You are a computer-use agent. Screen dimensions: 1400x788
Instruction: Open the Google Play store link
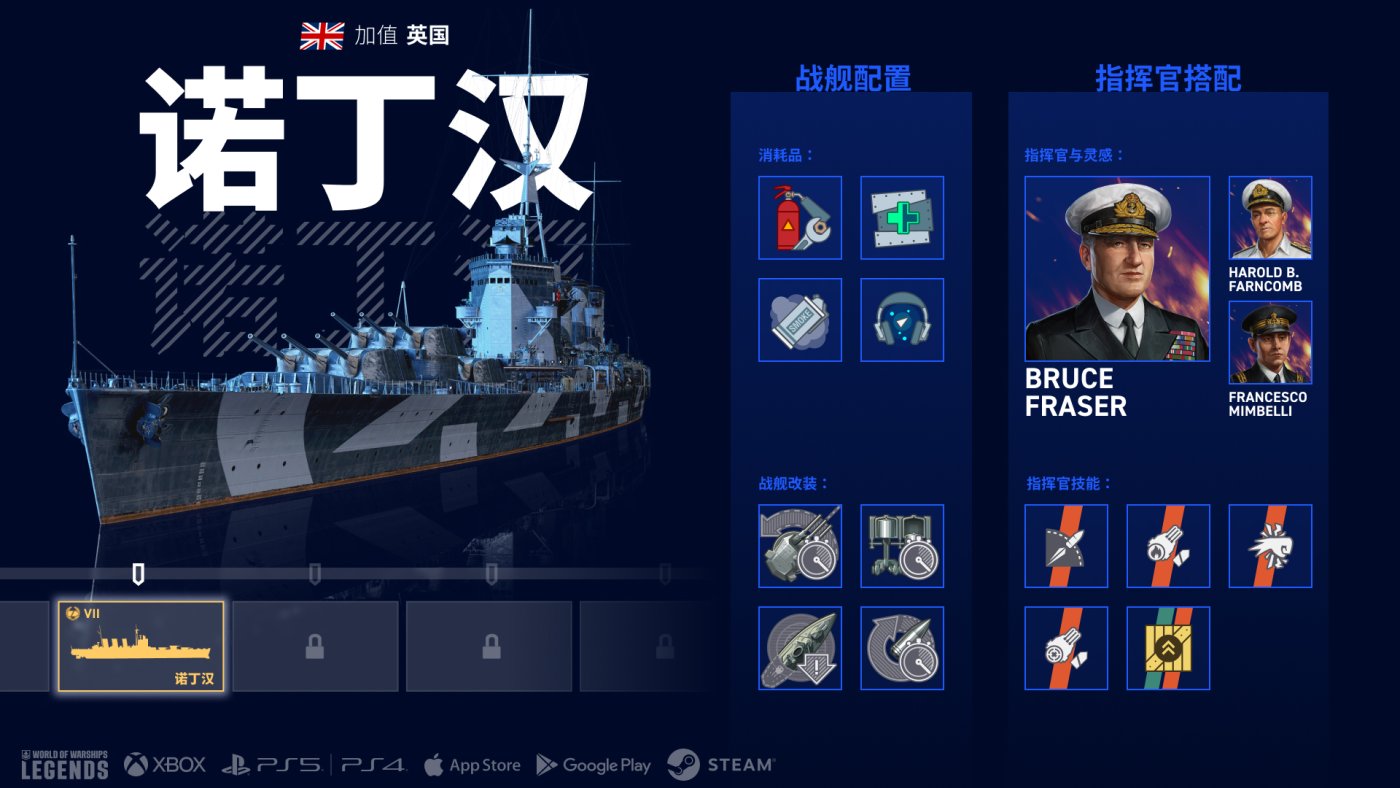click(x=594, y=765)
